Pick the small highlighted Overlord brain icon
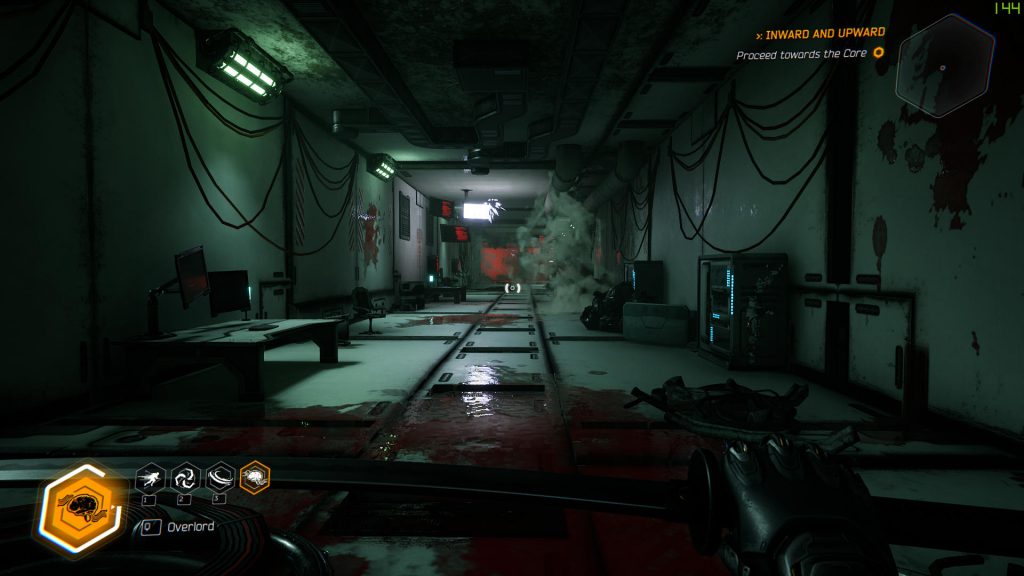 [255, 477]
